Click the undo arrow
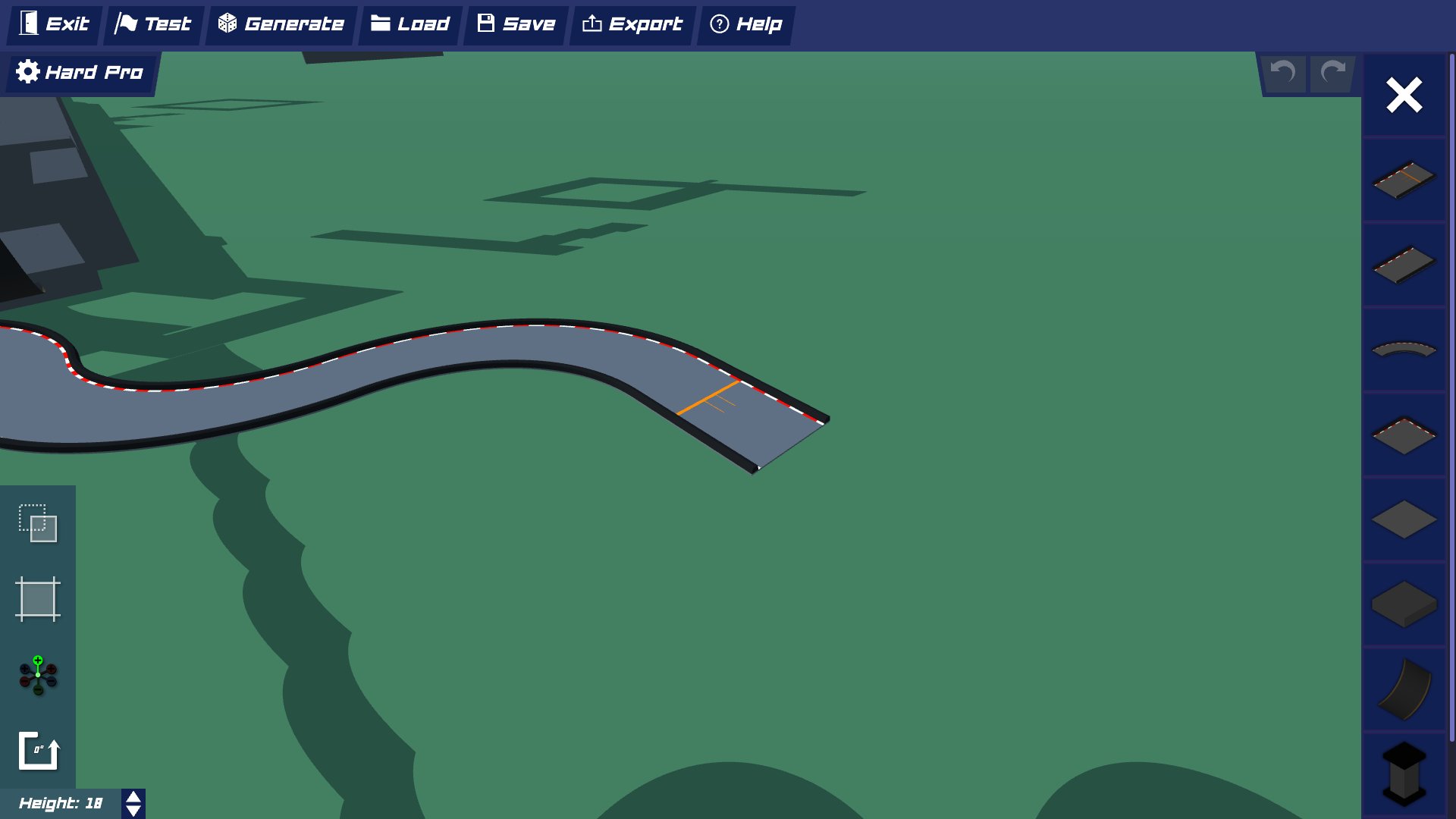Screen dimensions: 1456x819 pyautogui.click(x=1282, y=74)
